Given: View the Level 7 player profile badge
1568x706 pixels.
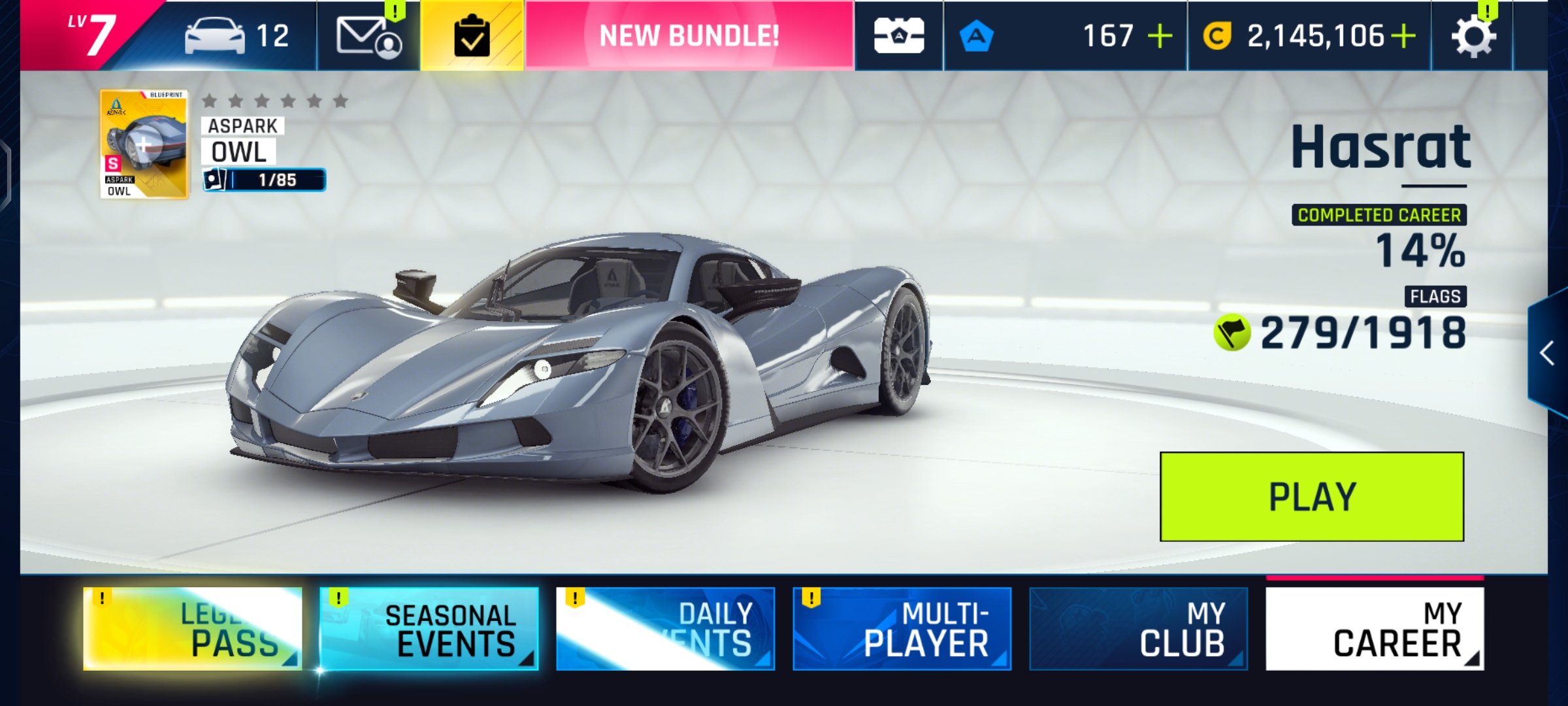Looking at the screenshot, I should [91, 35].
